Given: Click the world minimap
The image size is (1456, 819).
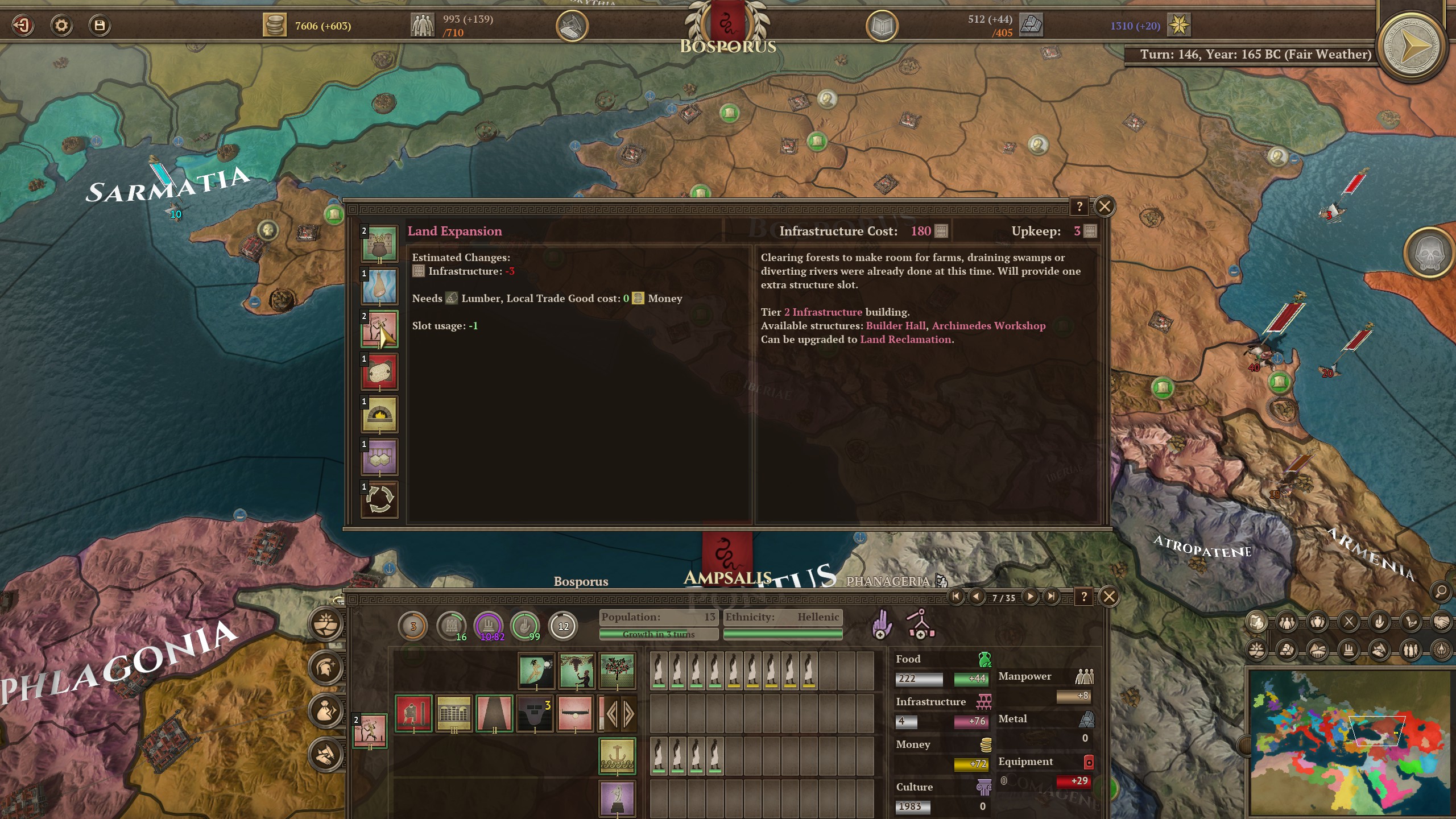Looking at the screenshot, I should [1348, 742].
